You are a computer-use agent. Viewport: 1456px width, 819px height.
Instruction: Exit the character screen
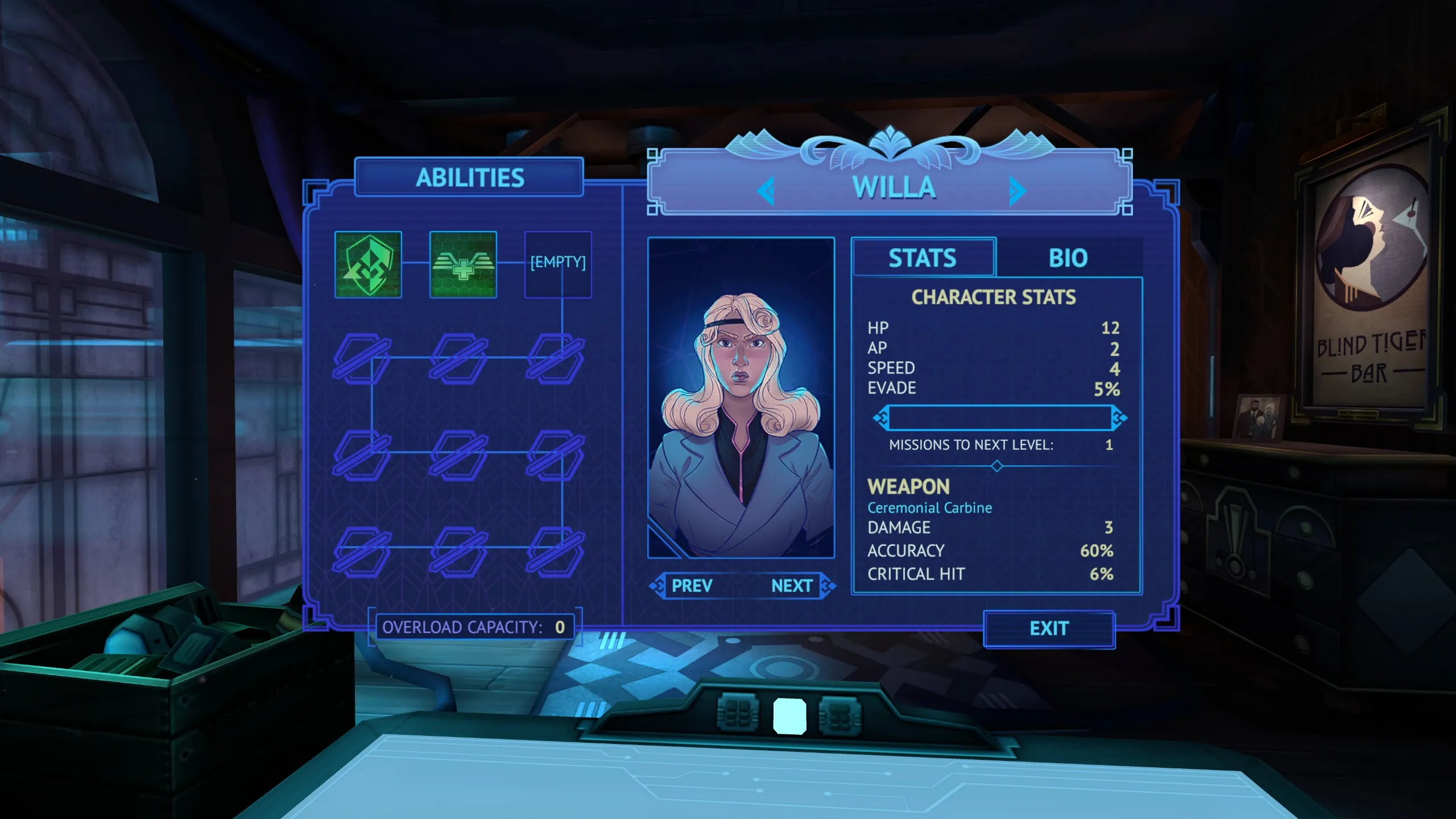(1049, 628)
